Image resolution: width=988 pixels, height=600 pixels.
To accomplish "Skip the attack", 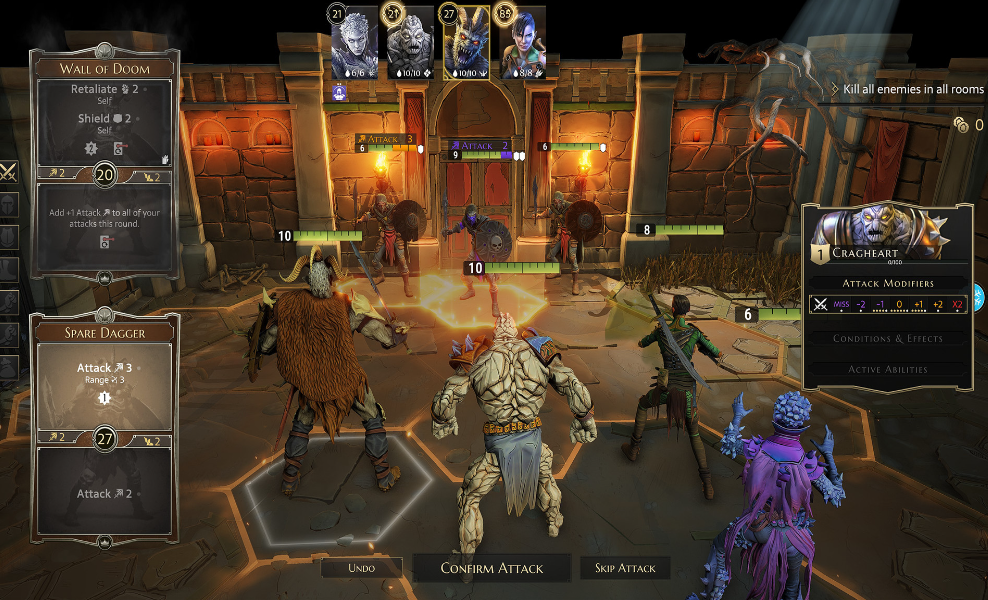I will click(625, 568).
